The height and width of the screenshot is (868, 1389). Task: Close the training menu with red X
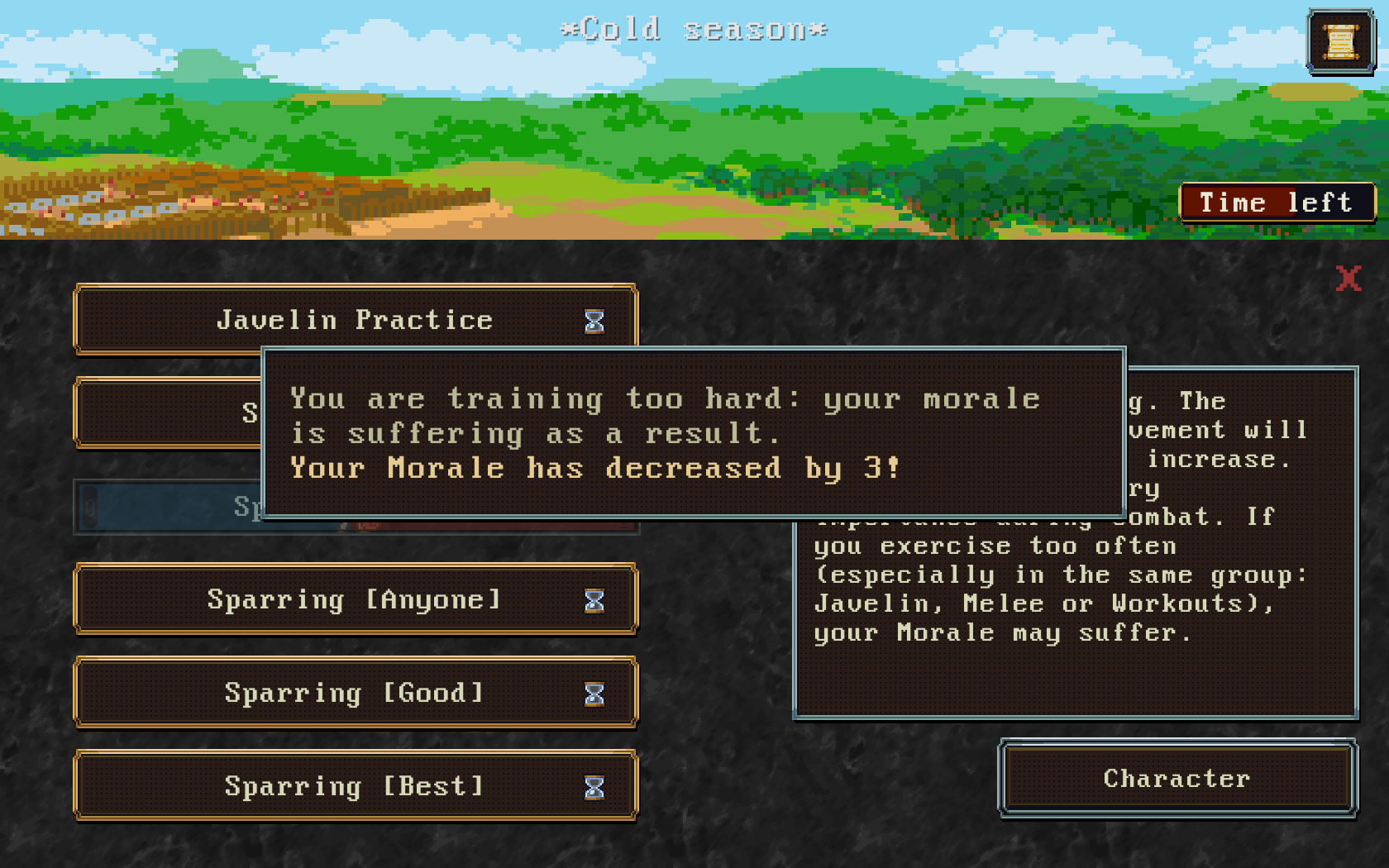(1348, 279)
